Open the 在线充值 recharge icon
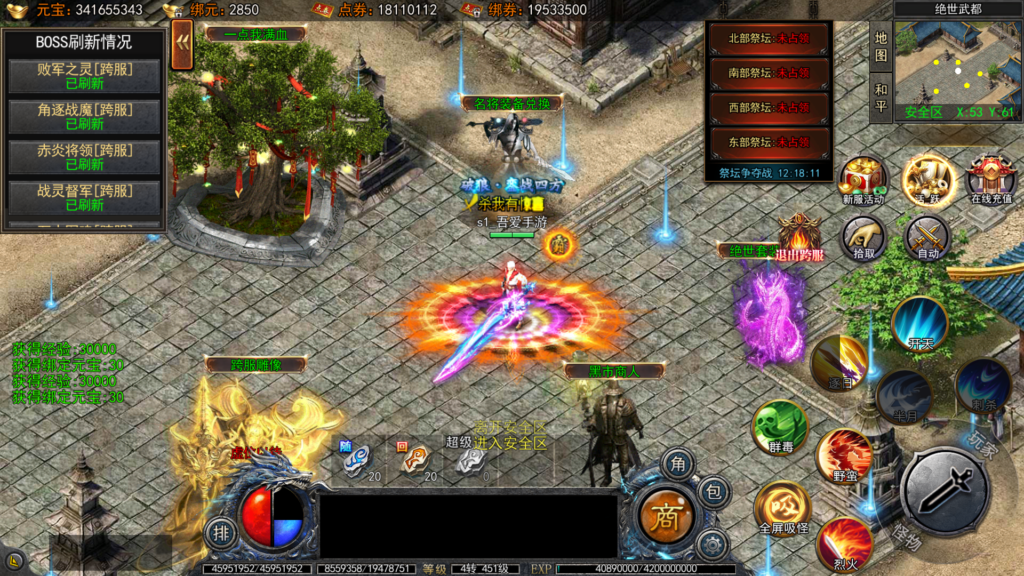 (991, 178)
